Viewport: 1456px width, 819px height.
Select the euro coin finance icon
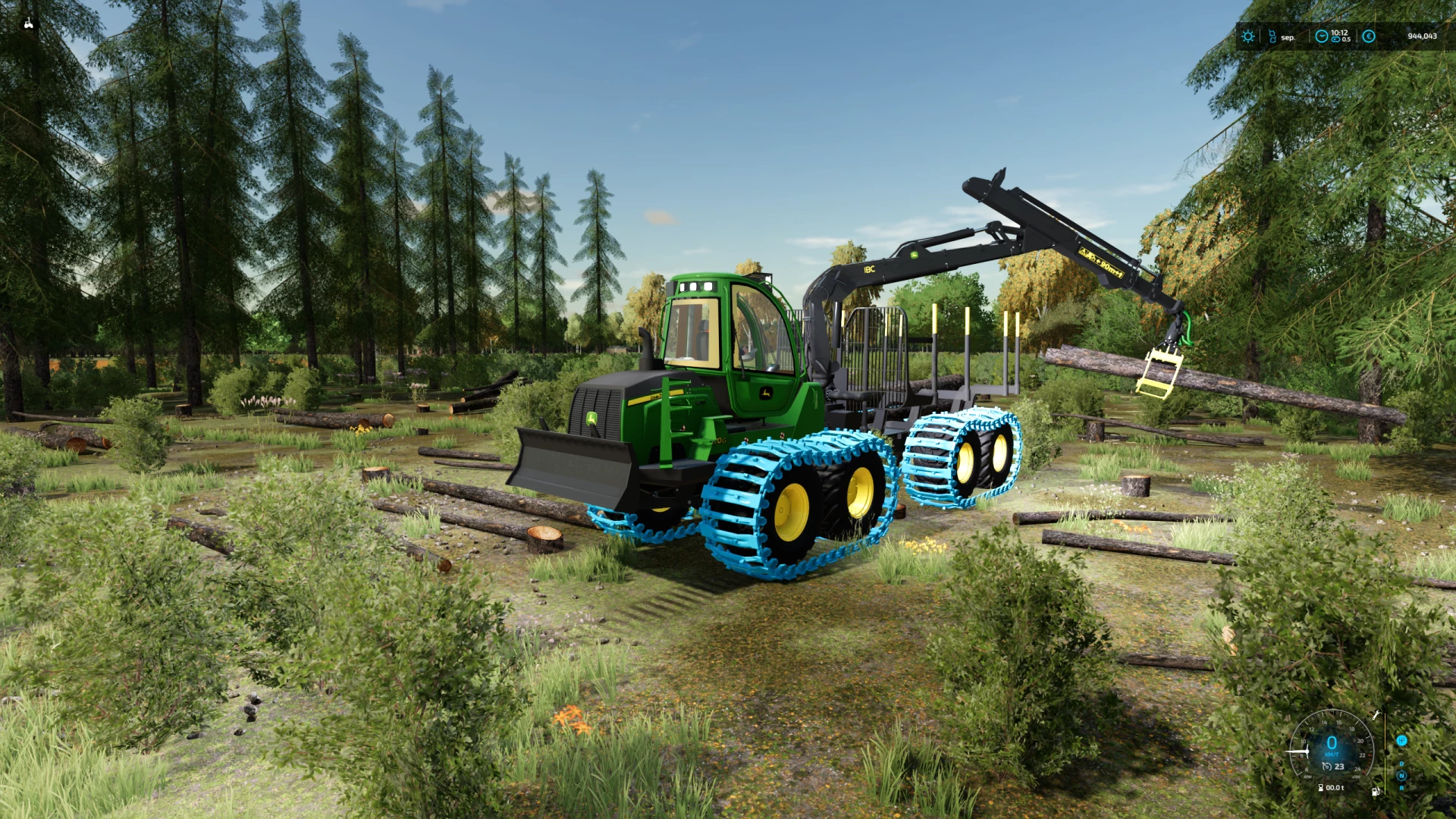(x=1369, y=36)
